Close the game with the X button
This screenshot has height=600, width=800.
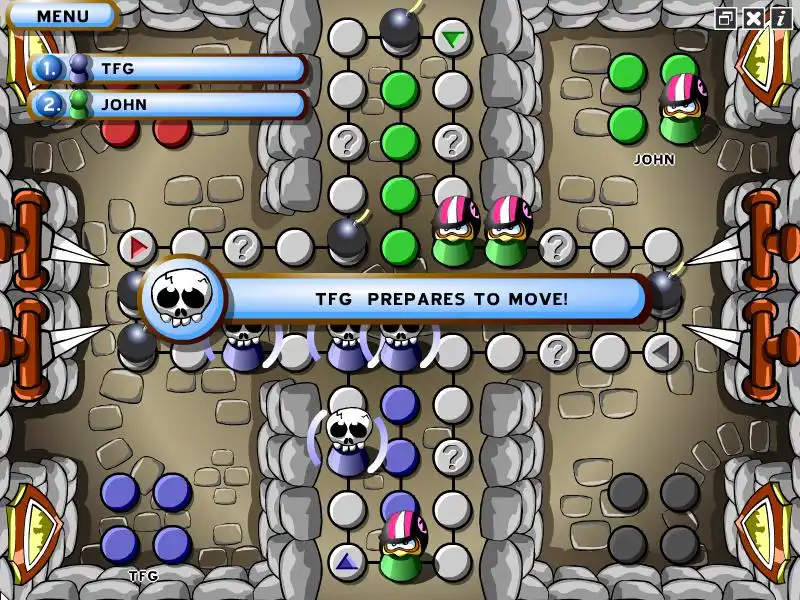(x=752, y=18)
